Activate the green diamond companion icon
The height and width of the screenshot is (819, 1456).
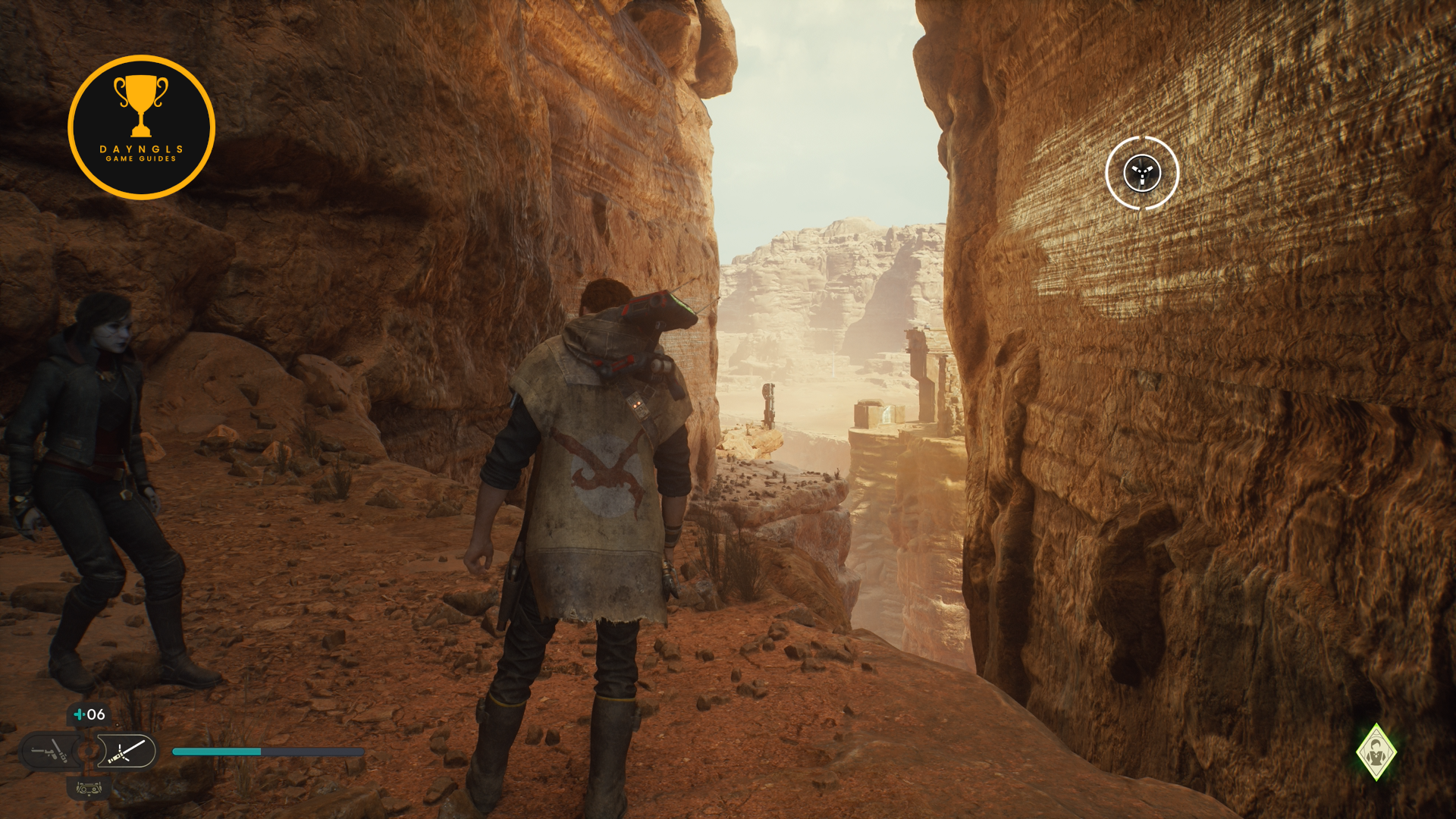pos(1376,752)
